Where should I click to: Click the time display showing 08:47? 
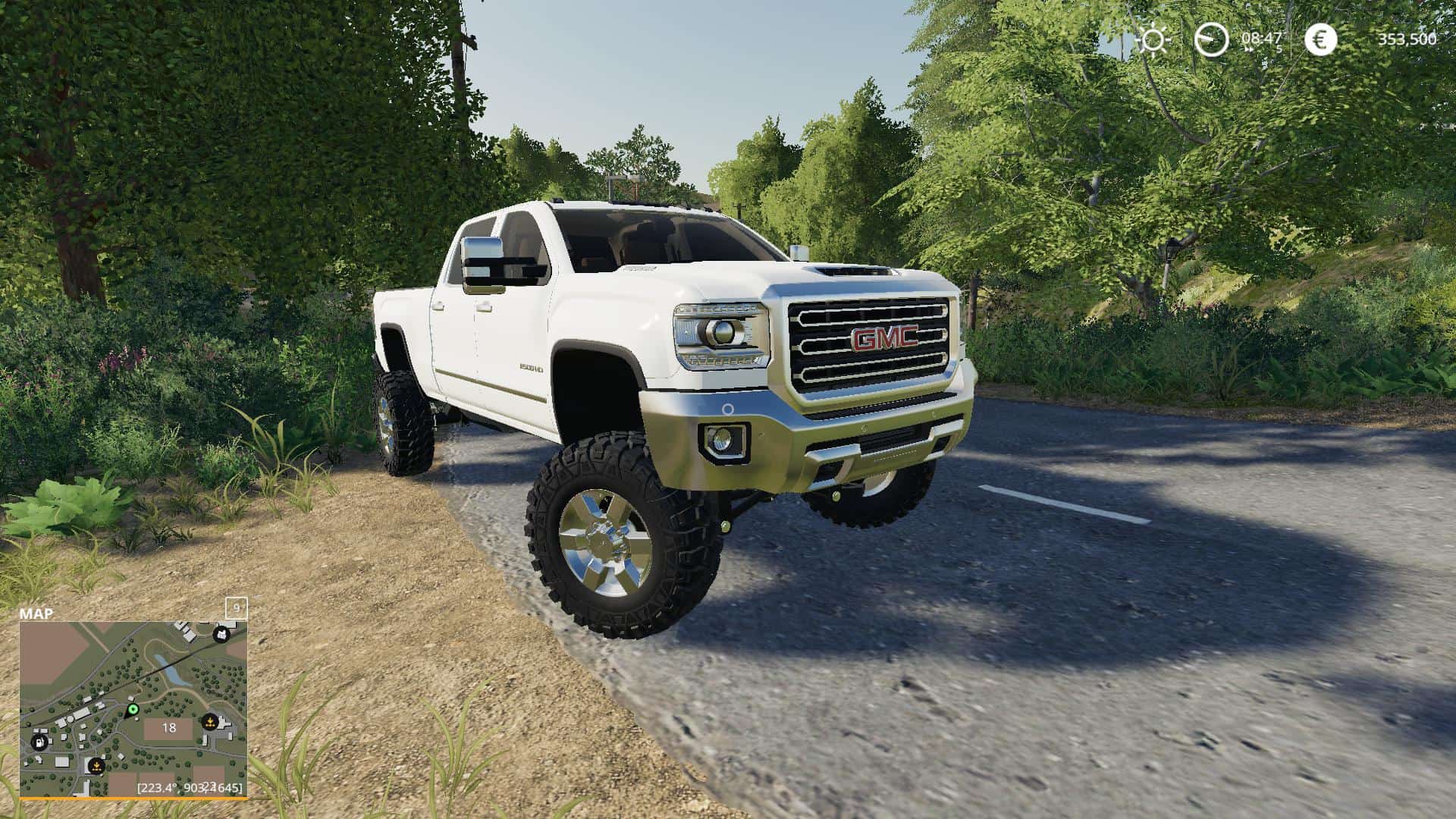tap(1260, 38)
